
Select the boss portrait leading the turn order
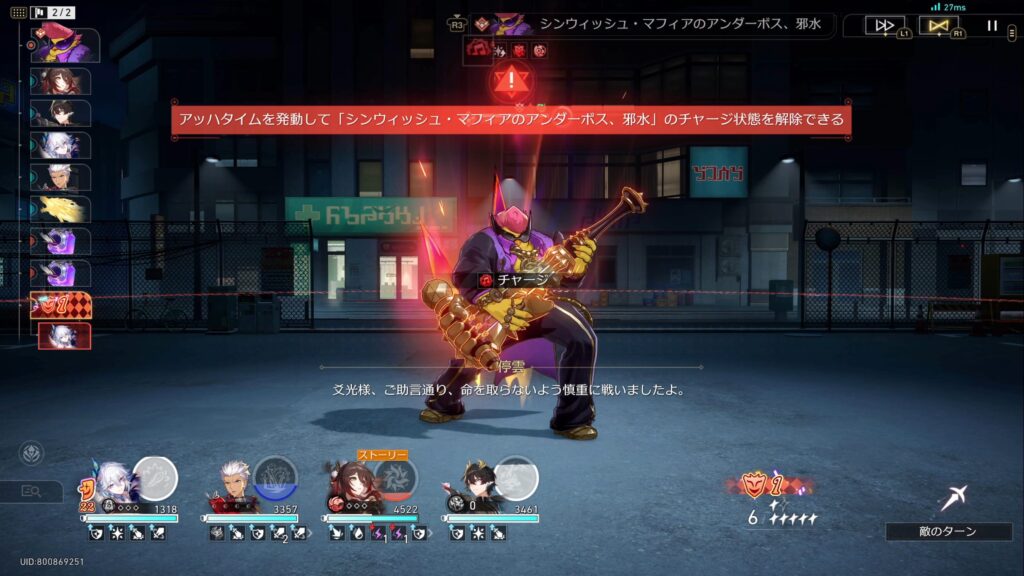tap(66, 45)
